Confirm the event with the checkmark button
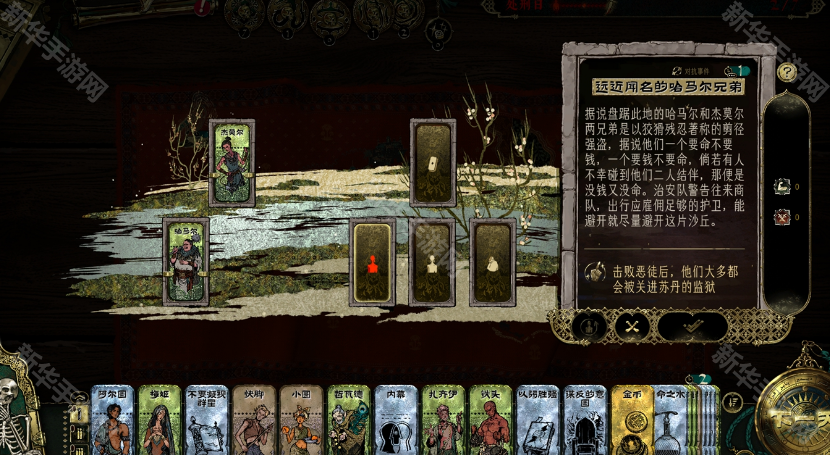 [x=692, y=326]
